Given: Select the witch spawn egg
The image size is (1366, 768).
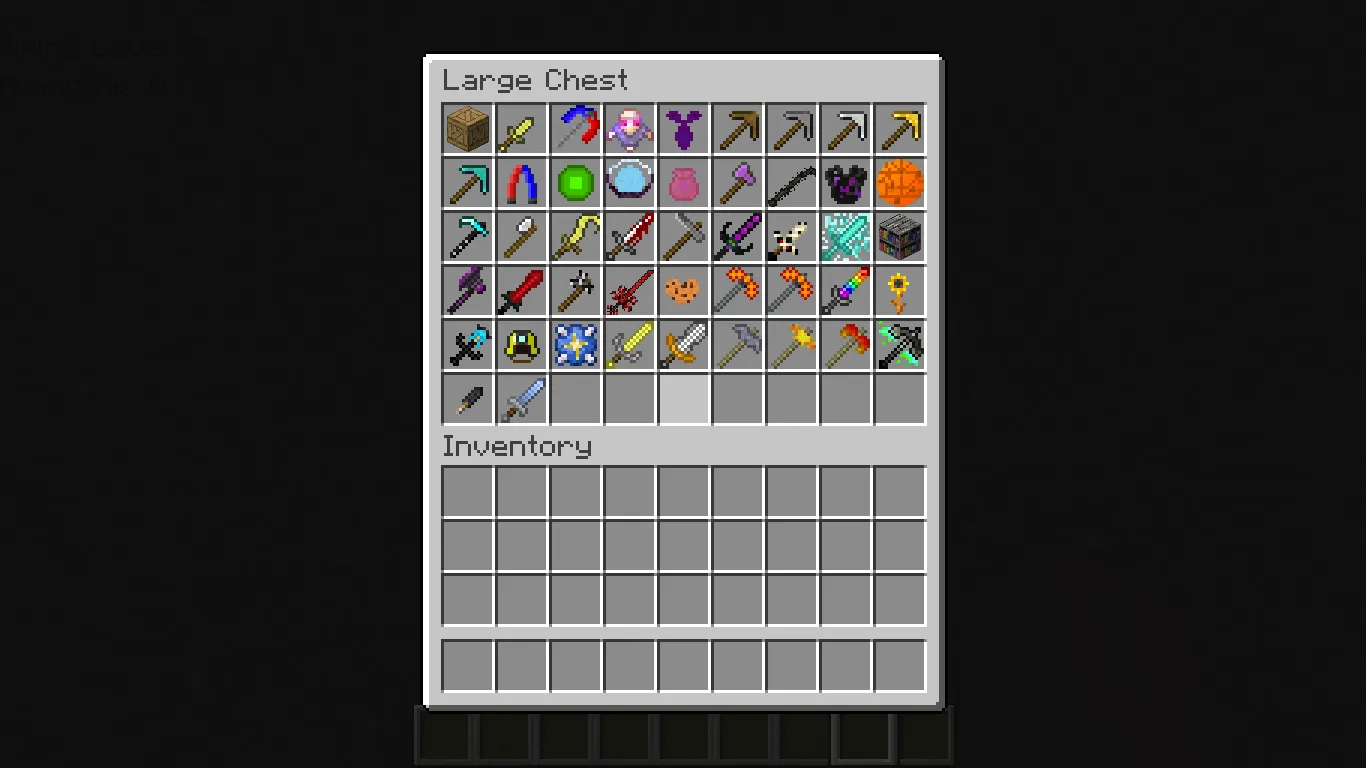Looking at the screenshot, I should (629, 129).
